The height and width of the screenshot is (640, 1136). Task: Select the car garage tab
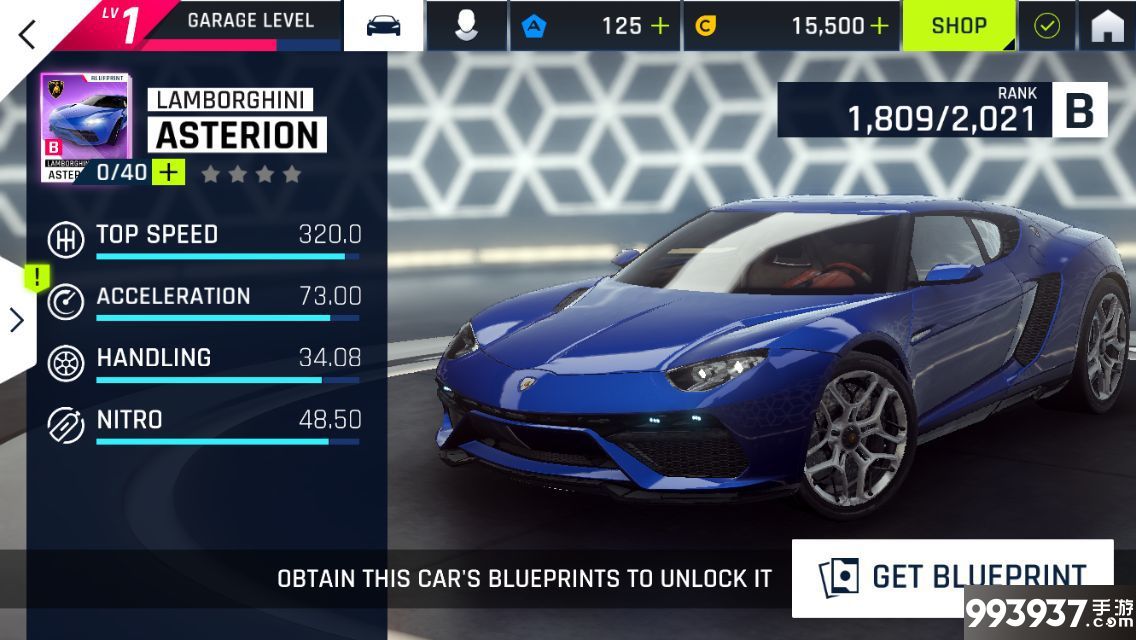383,26
